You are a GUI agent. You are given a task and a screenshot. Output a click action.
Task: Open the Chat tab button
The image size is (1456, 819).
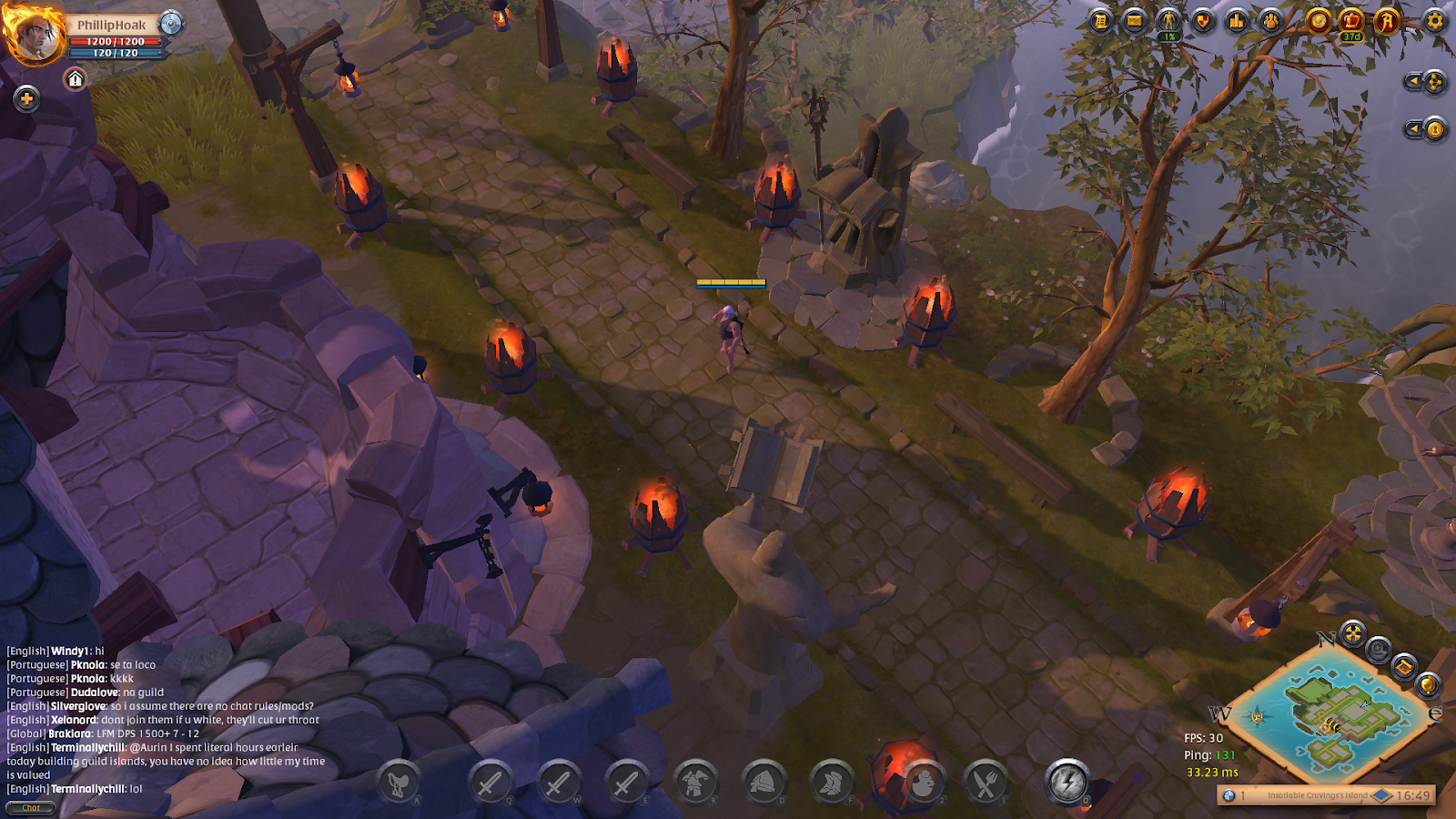30,808
